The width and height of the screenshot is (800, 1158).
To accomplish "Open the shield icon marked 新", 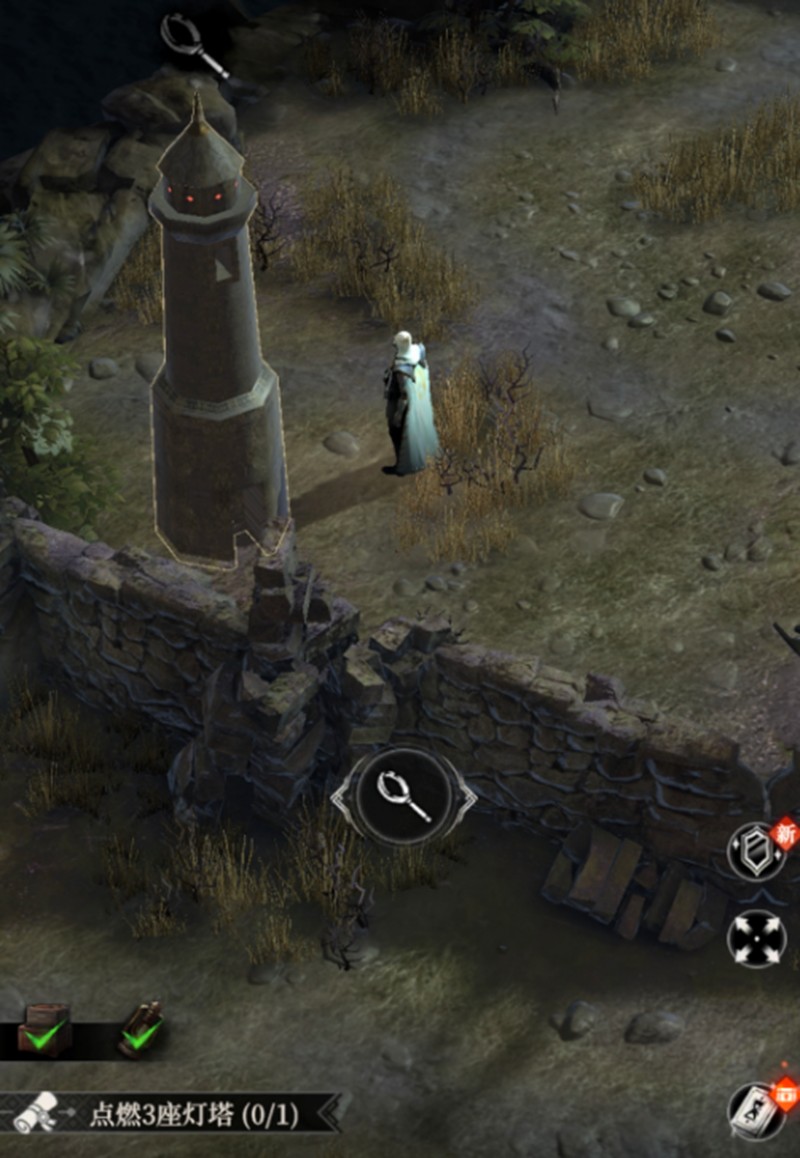I will (x=757, y=851).
